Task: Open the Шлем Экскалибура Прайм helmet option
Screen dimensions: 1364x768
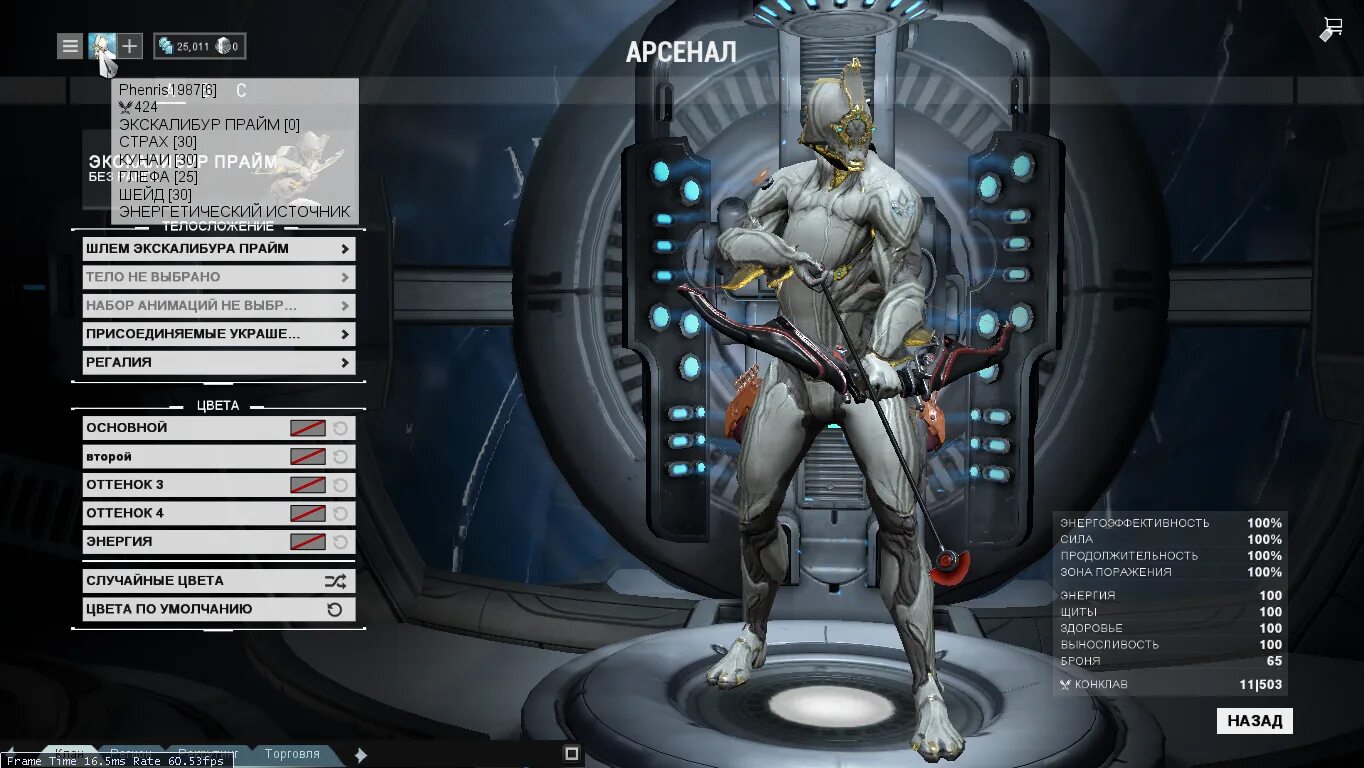Action: 218,249
